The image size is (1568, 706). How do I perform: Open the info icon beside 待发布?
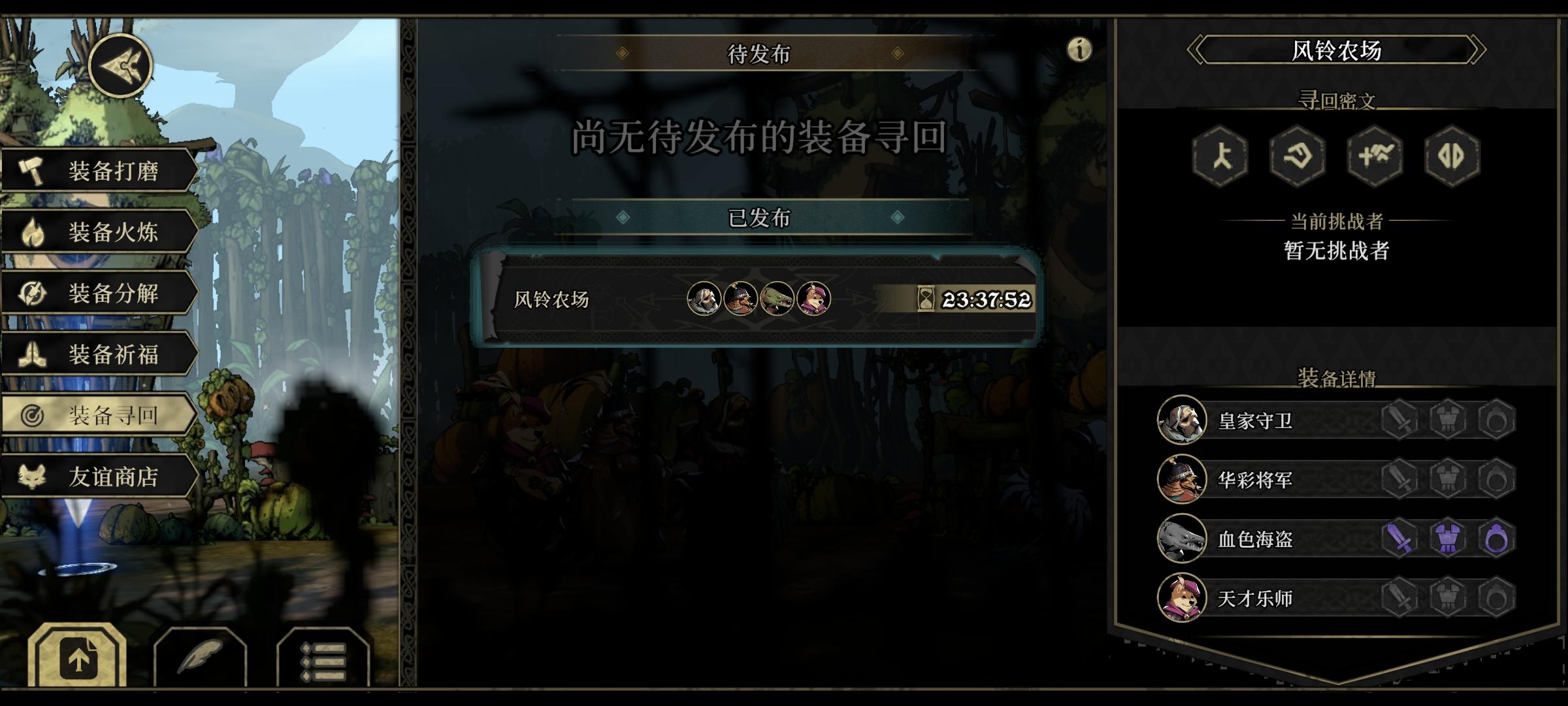[1079, 48]
